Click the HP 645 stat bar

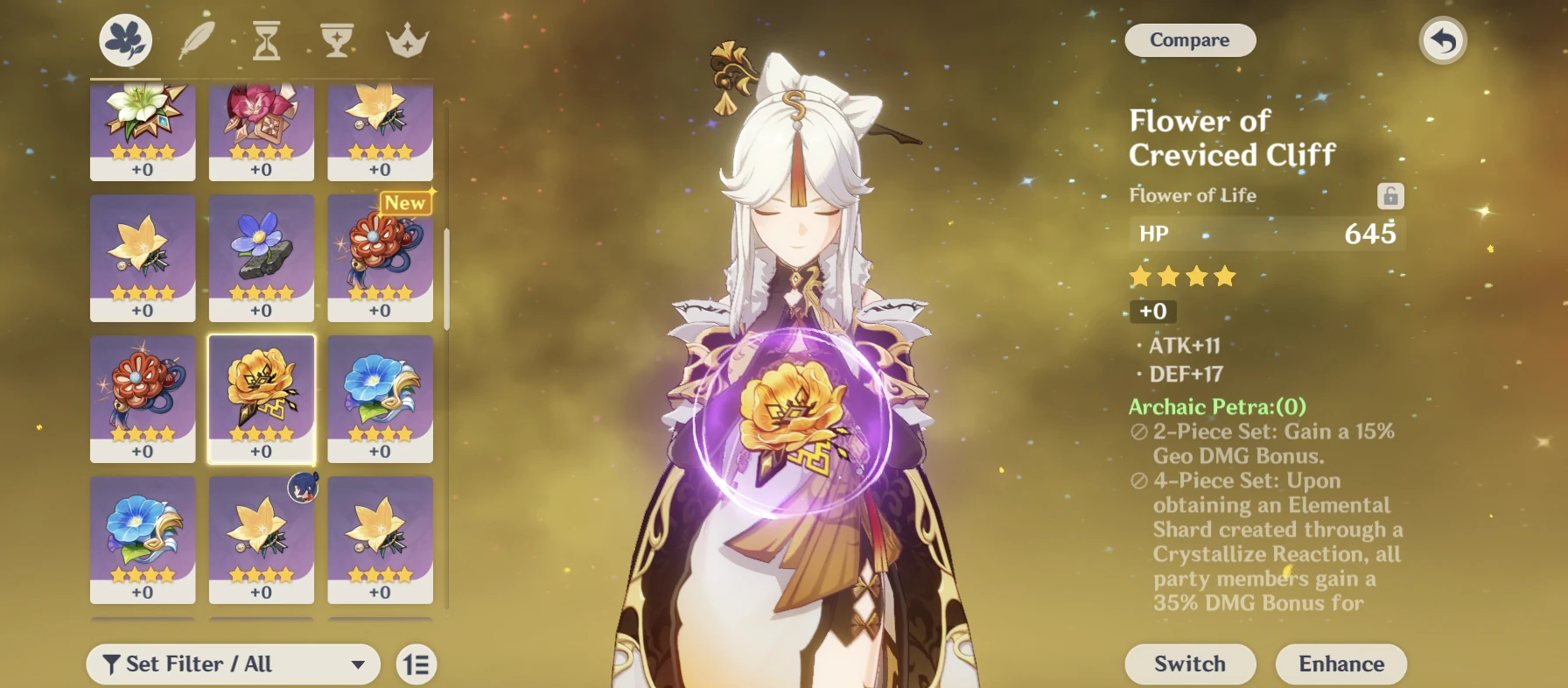pyautogui.click(x=1266, y=233)
